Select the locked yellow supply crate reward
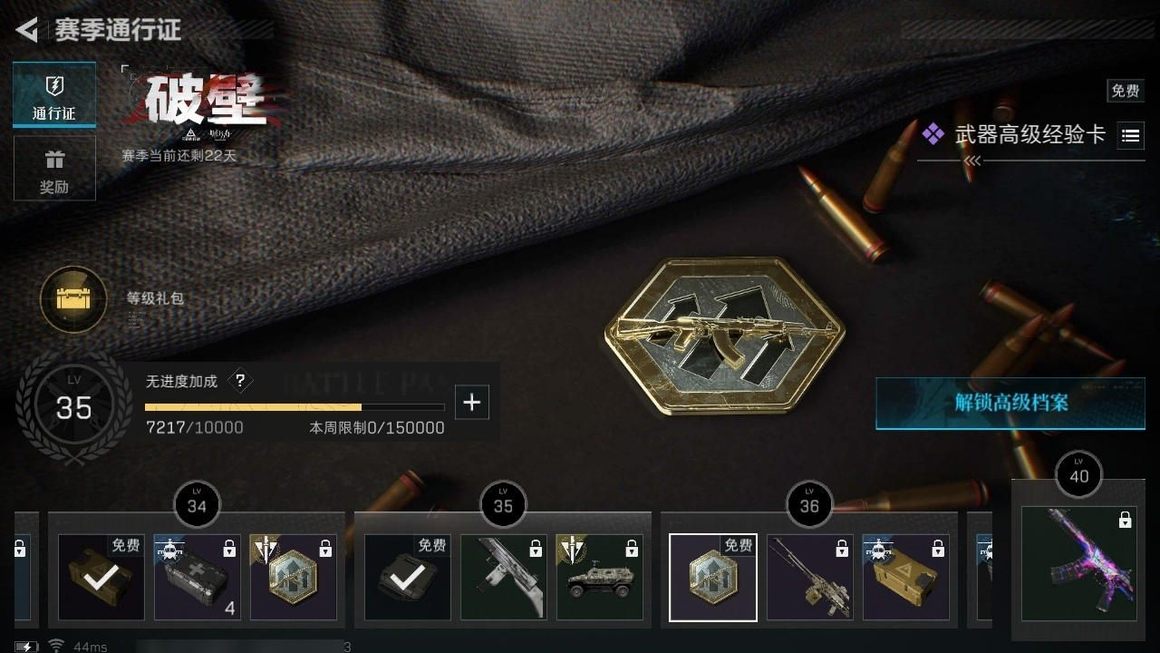 (x=905, y=577)
